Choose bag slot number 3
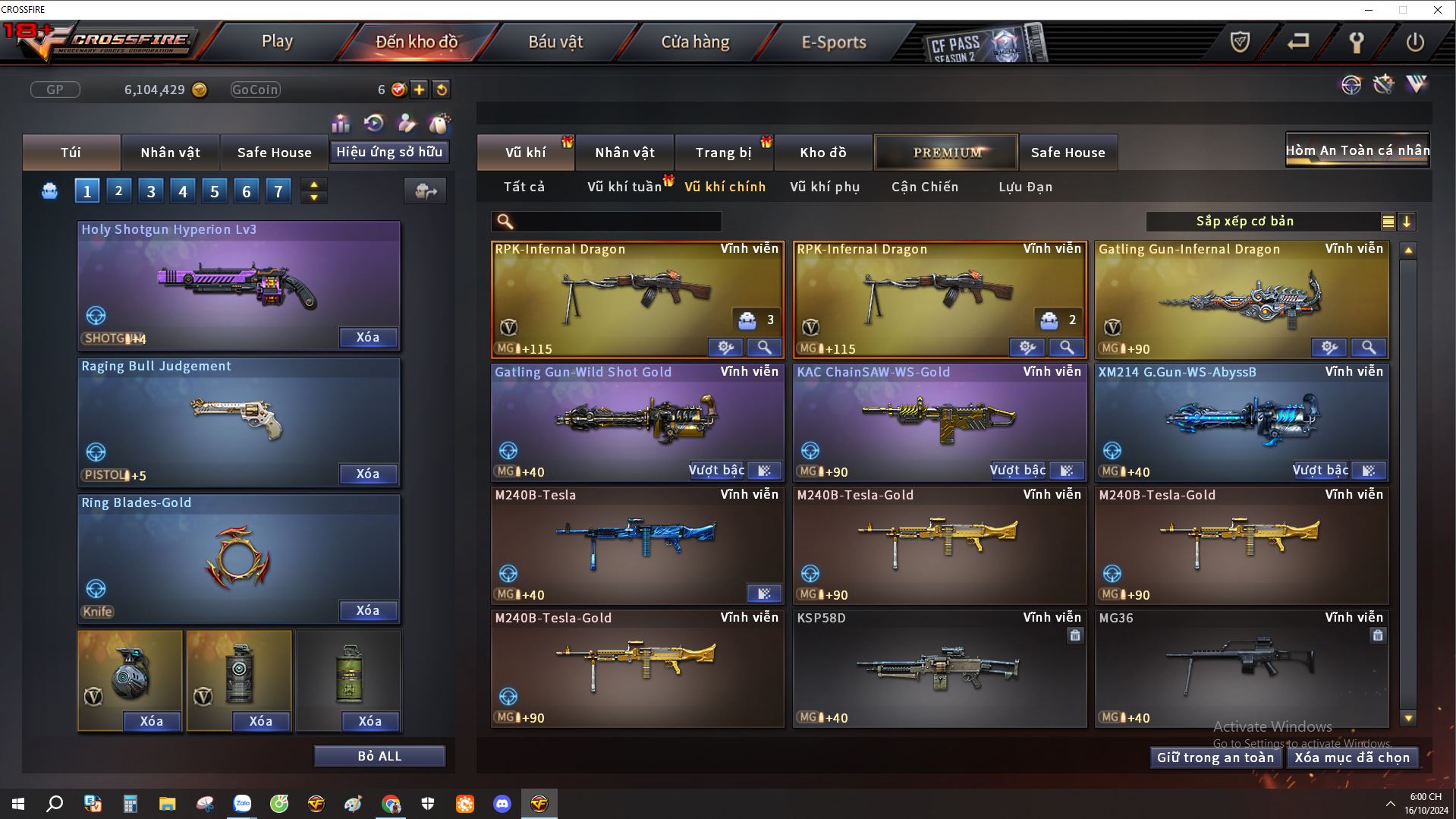The width and height of the screenshot is (1456, 819). coord(150,191)
